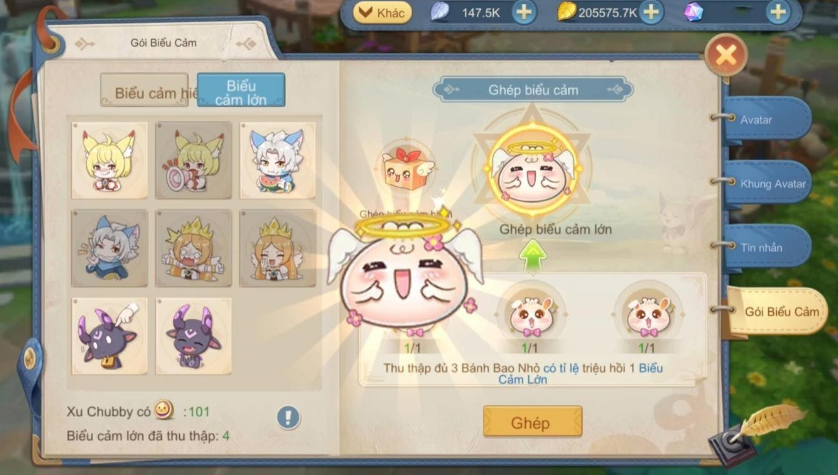Add more purple diamonds
This screenshot has width=838, height=475.
pos(778,12)
